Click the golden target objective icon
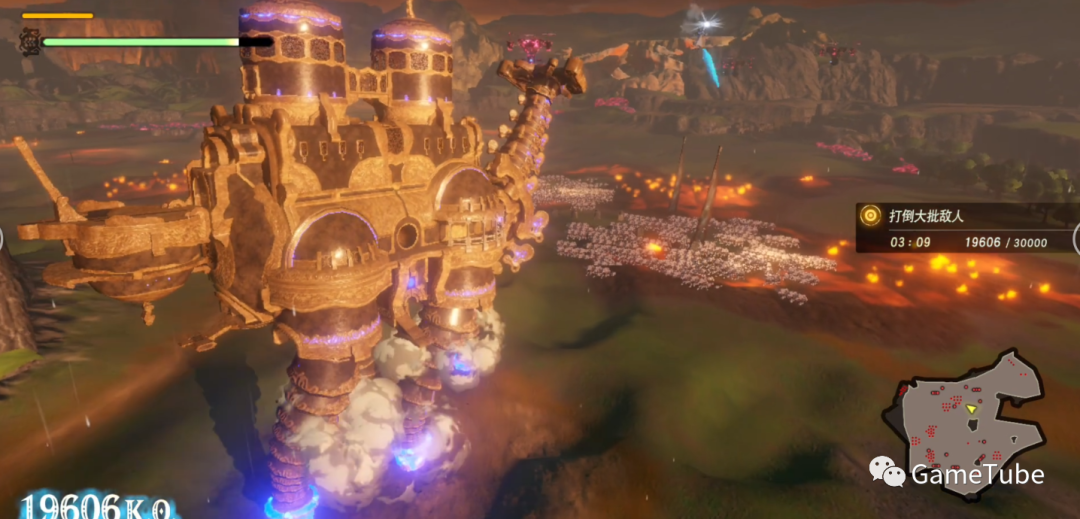1080x519 pixels. coord(871,215)
